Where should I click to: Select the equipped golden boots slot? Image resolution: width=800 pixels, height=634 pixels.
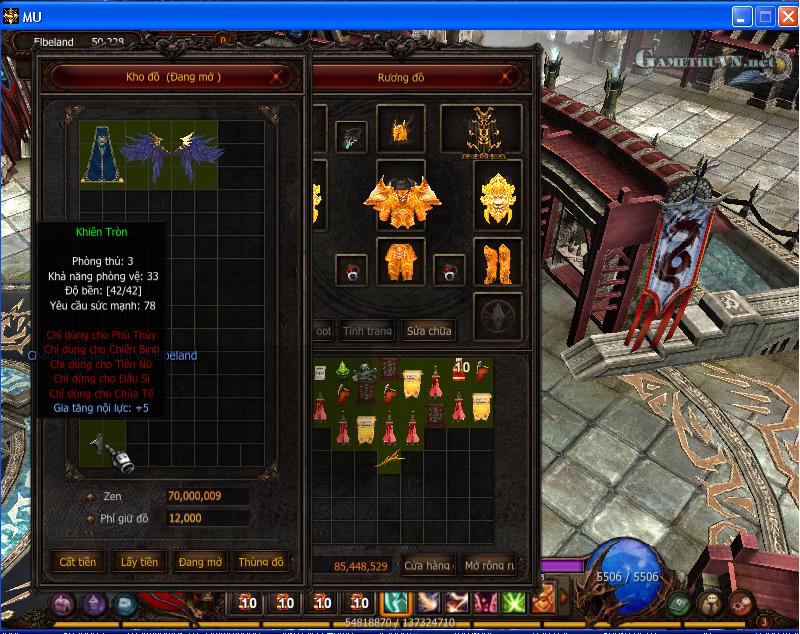[497, 264]
